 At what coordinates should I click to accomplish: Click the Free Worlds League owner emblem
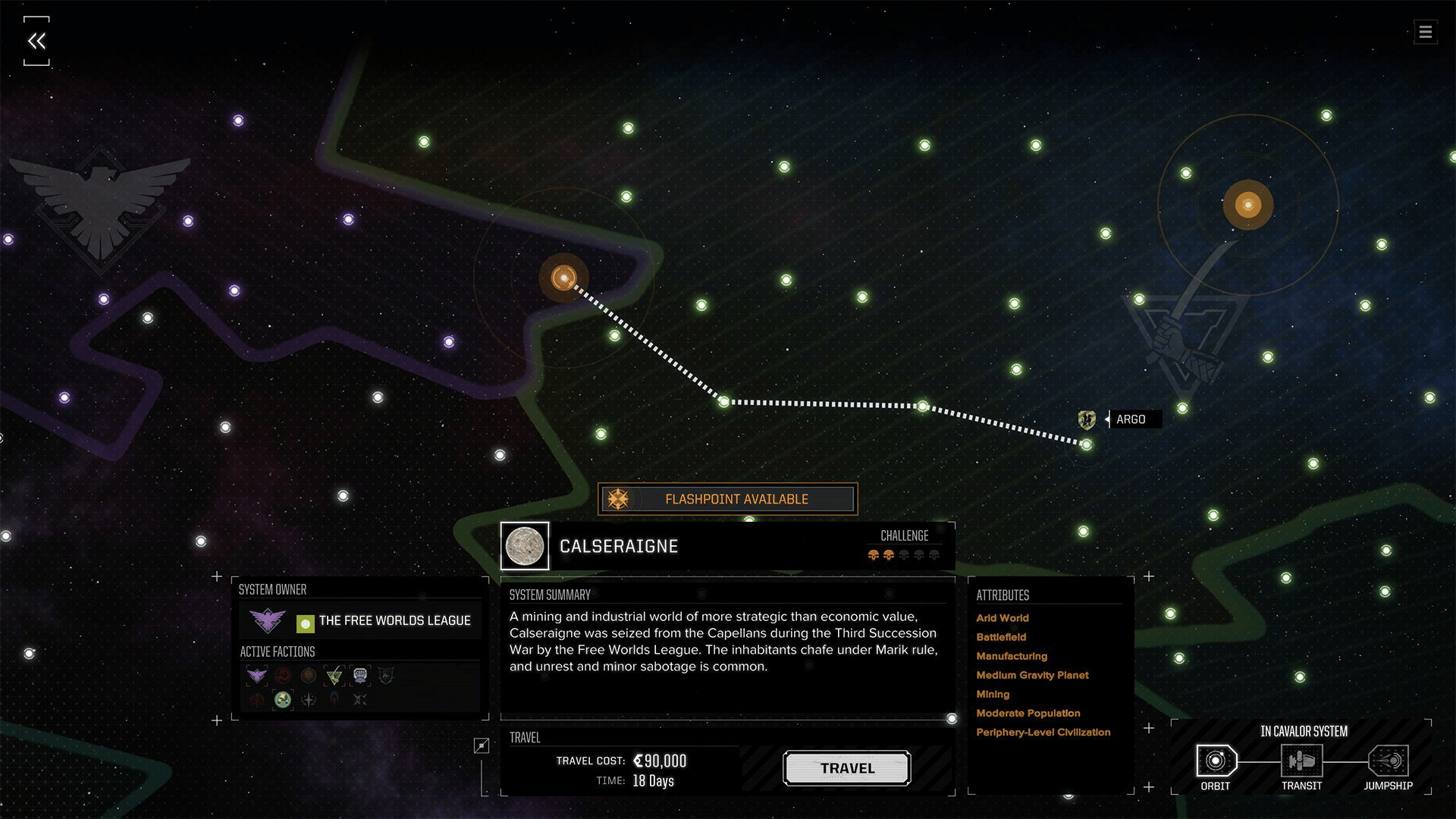point(268,621)
